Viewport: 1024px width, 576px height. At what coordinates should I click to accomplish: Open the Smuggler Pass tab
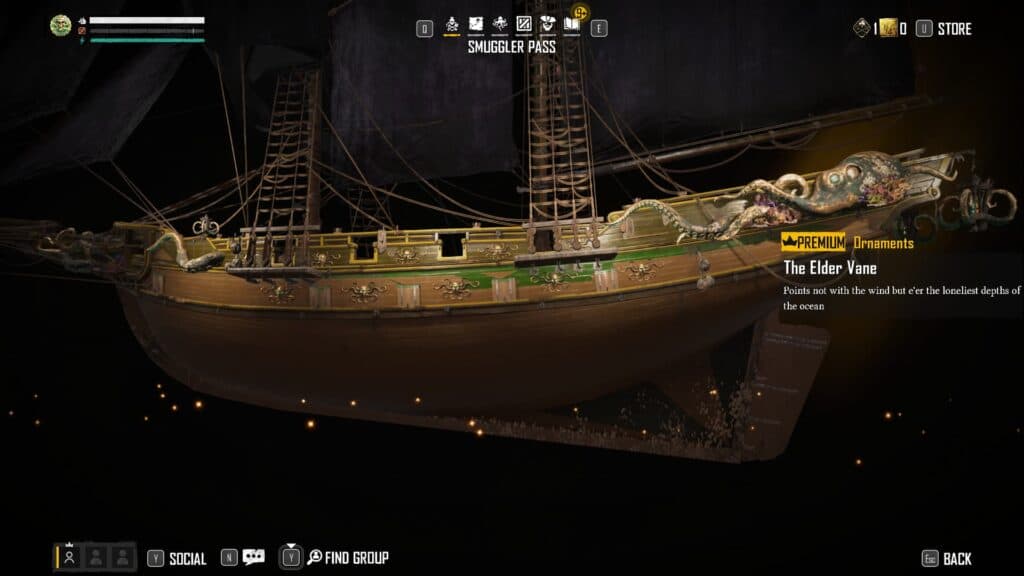451,24
